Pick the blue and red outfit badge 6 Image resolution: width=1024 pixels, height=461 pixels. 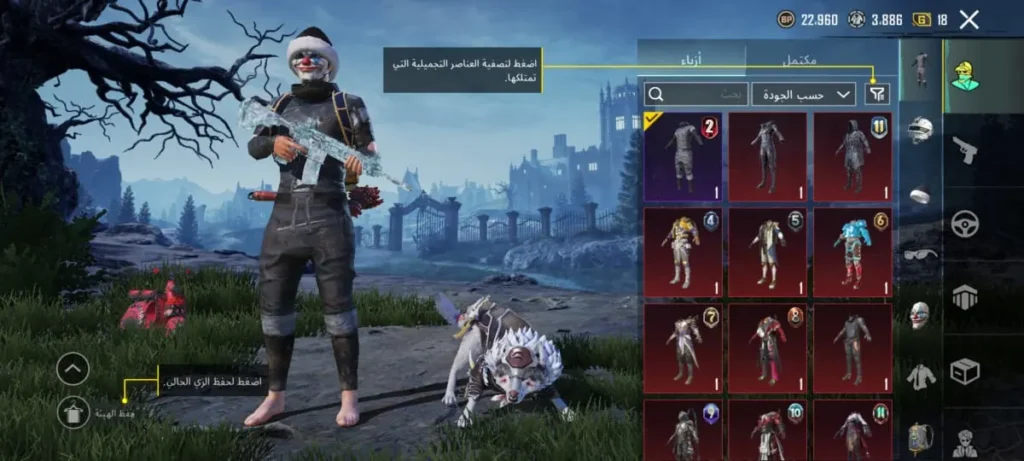(853, 250)
